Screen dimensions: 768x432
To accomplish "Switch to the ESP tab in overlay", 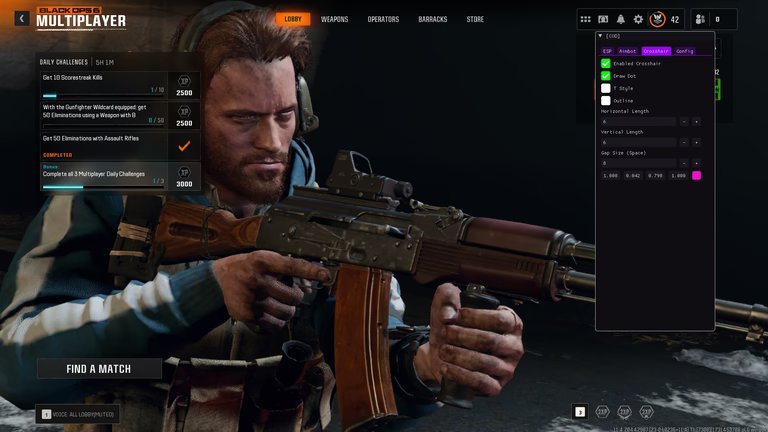I will pos(607,51).
